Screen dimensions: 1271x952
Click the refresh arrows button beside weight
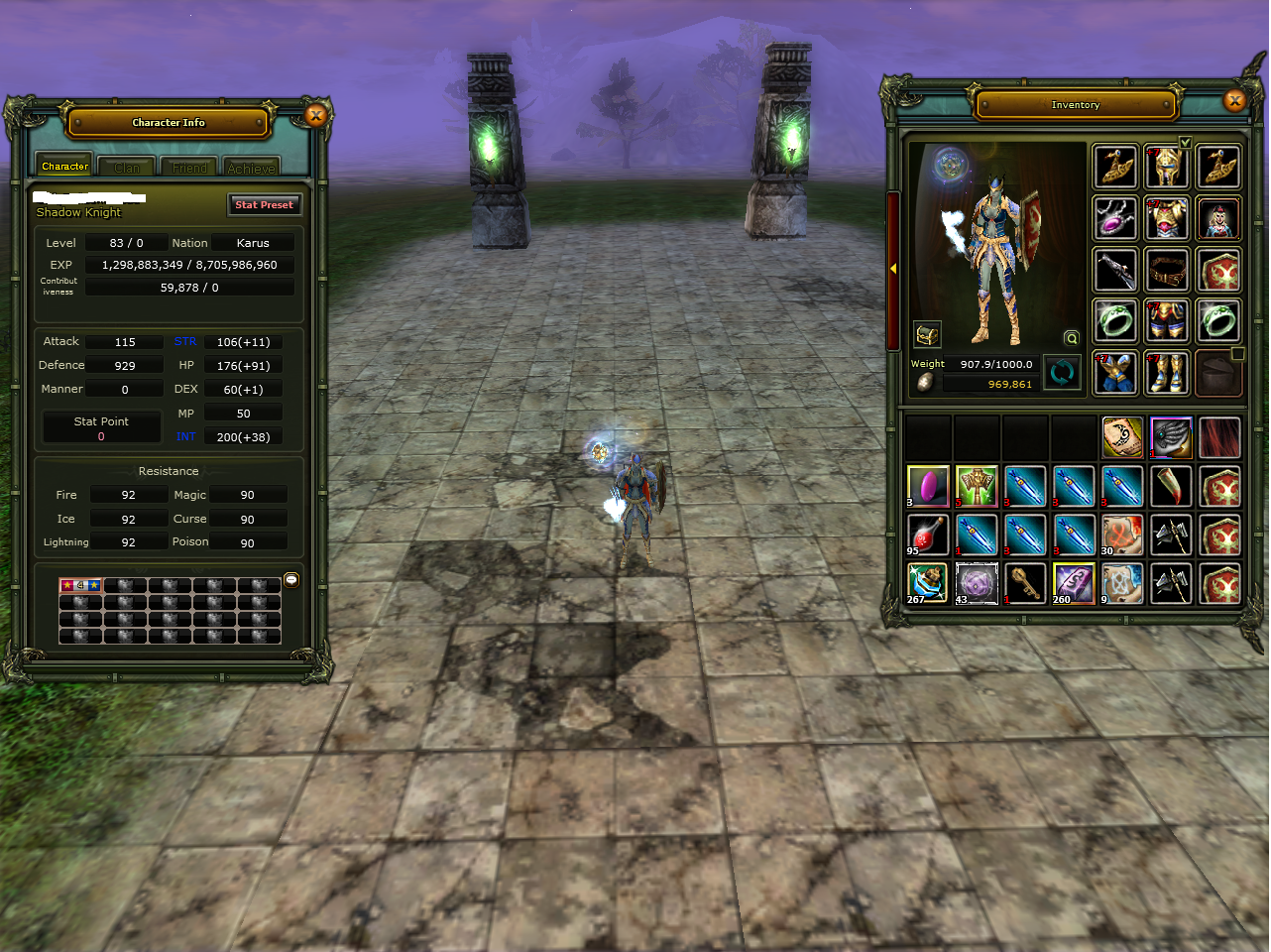pyautogui.click(x=1062, y=374)
